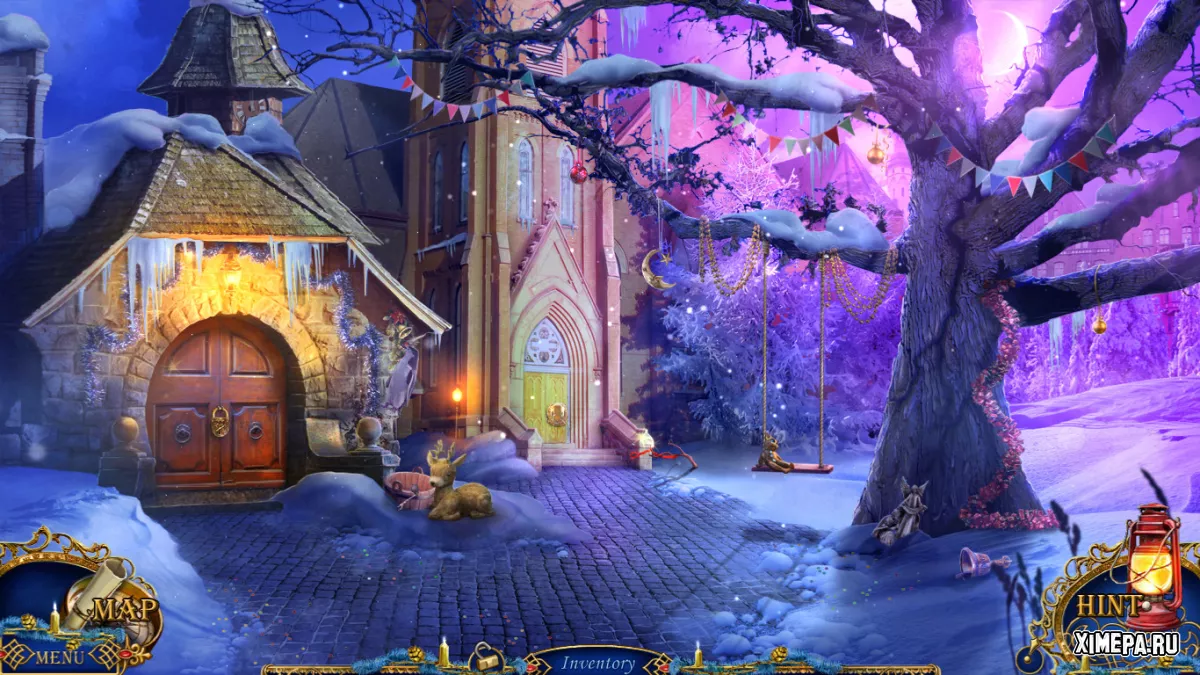Screen dimensions: 1200x675
Task: Open the Map scroll
Action: [112, 602]
